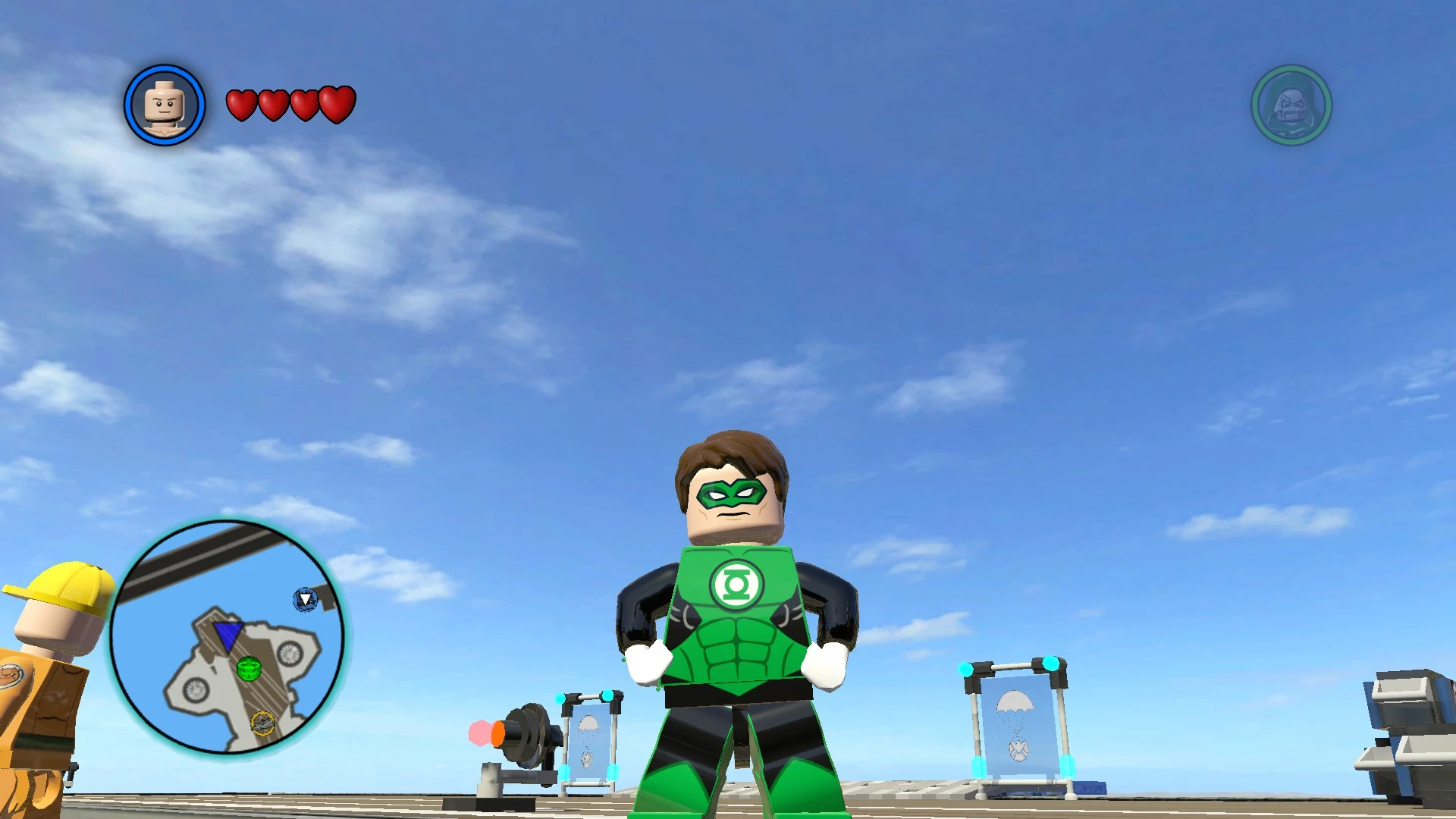
Task: Click the green Green Lantern marker on minimap
Action: pos(249,668)
